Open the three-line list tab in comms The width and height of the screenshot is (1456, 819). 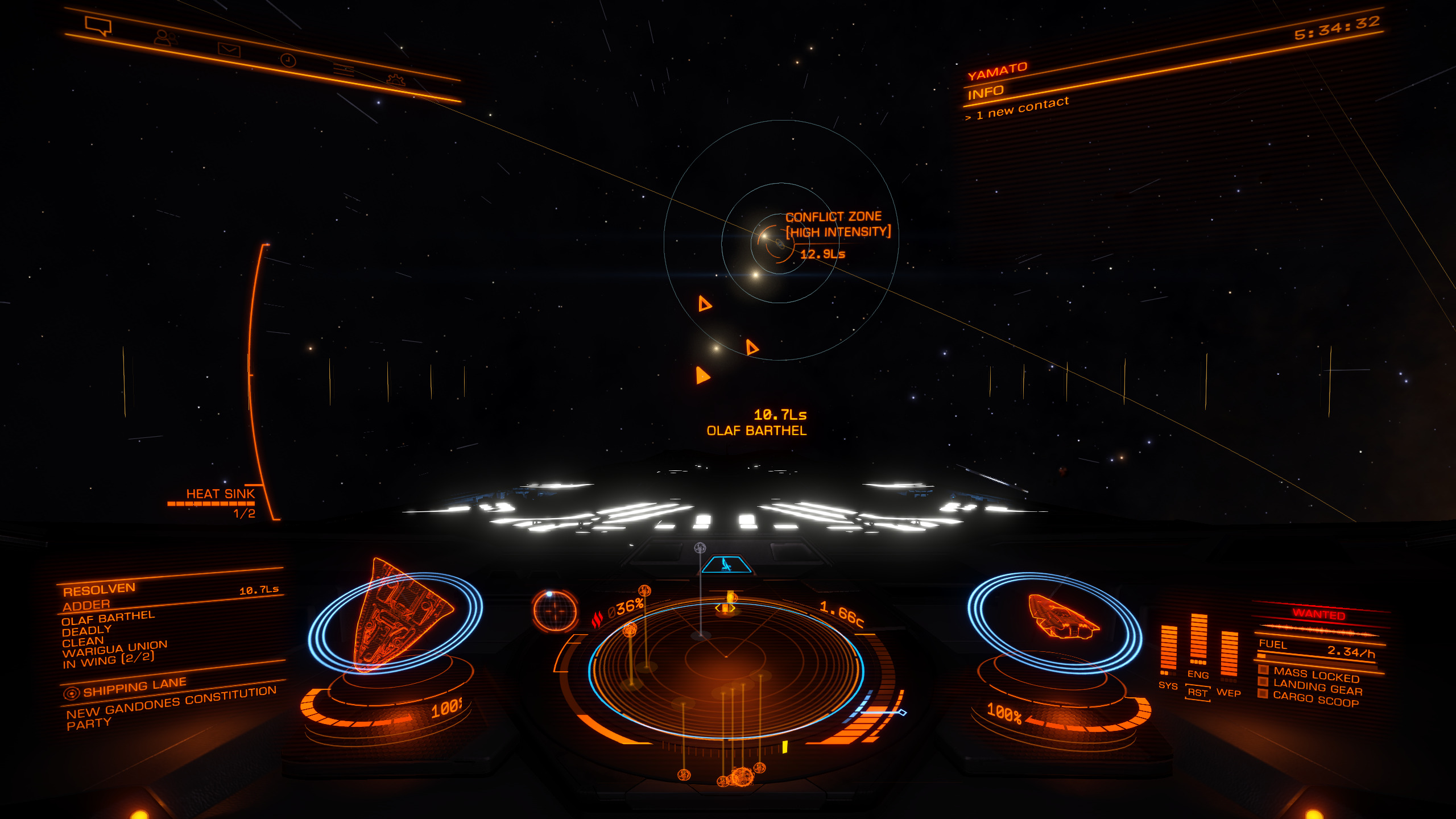click(x=343, y=71)
